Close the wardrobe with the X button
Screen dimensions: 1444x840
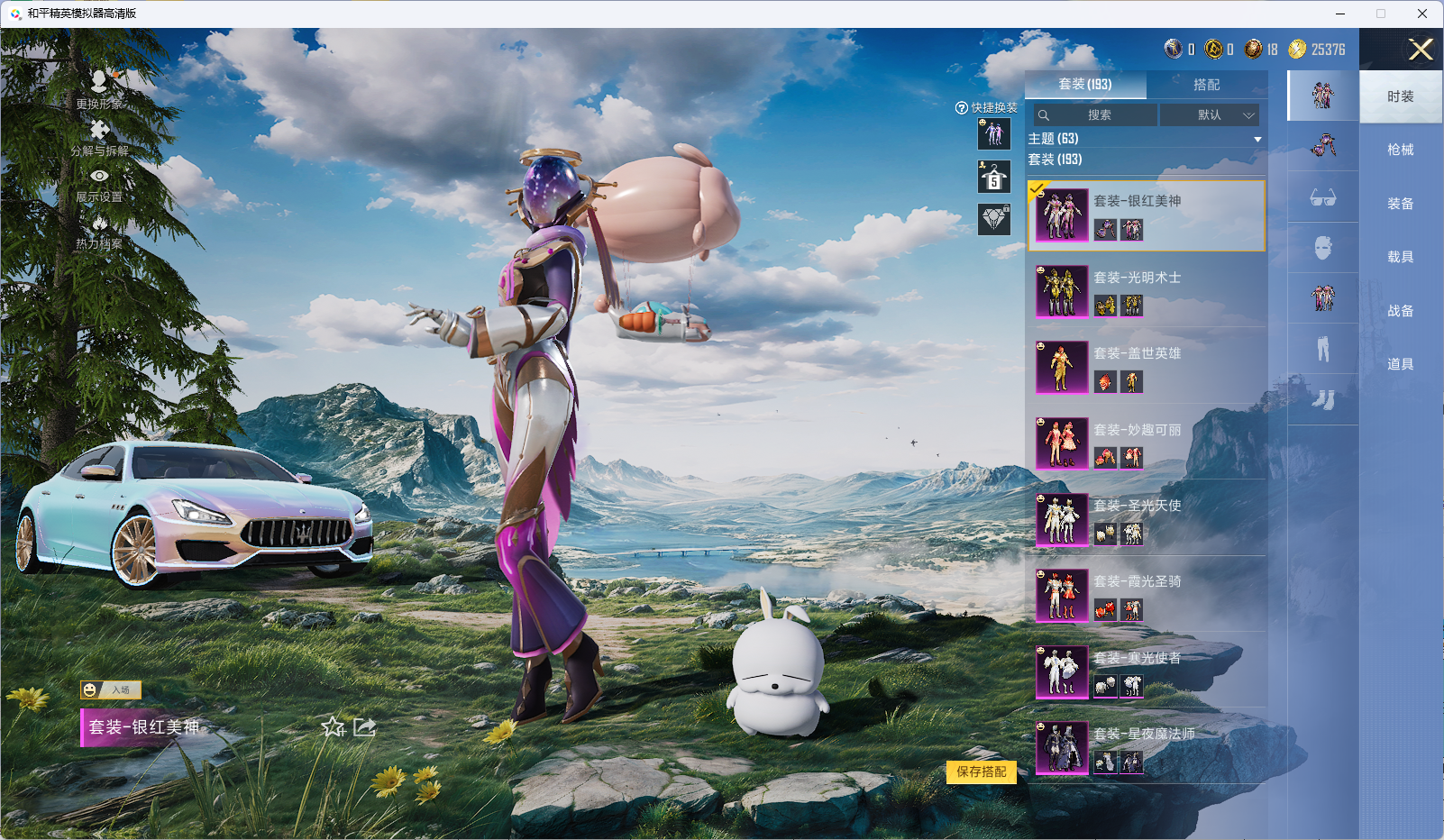click(1421, 50)
